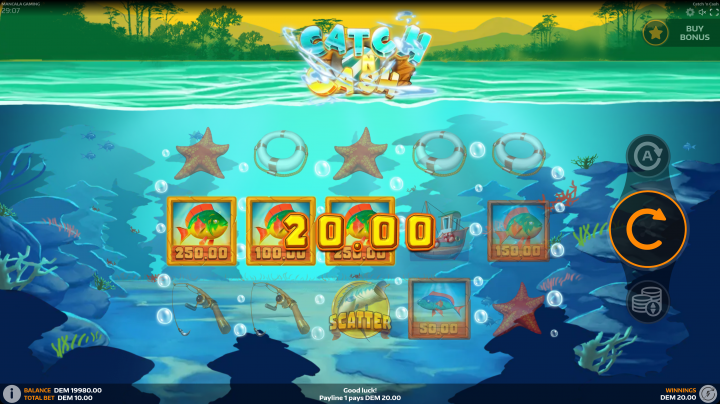Activate the autoplay button
Image resolution: width=720 pixels, height=404 pixels.
pos(648,157)
